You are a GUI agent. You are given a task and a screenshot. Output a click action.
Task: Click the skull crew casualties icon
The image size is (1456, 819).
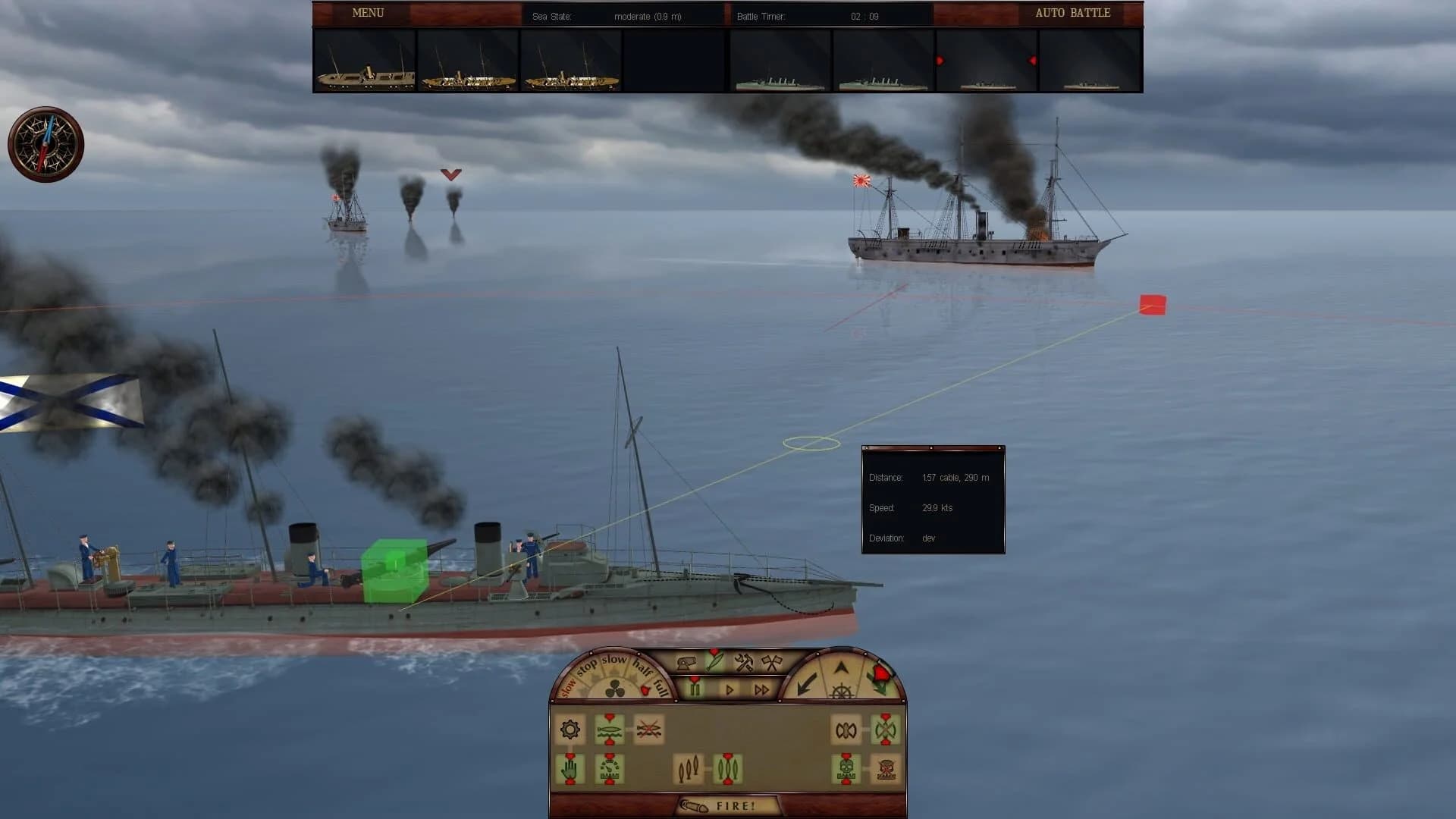tap(846, 769)
